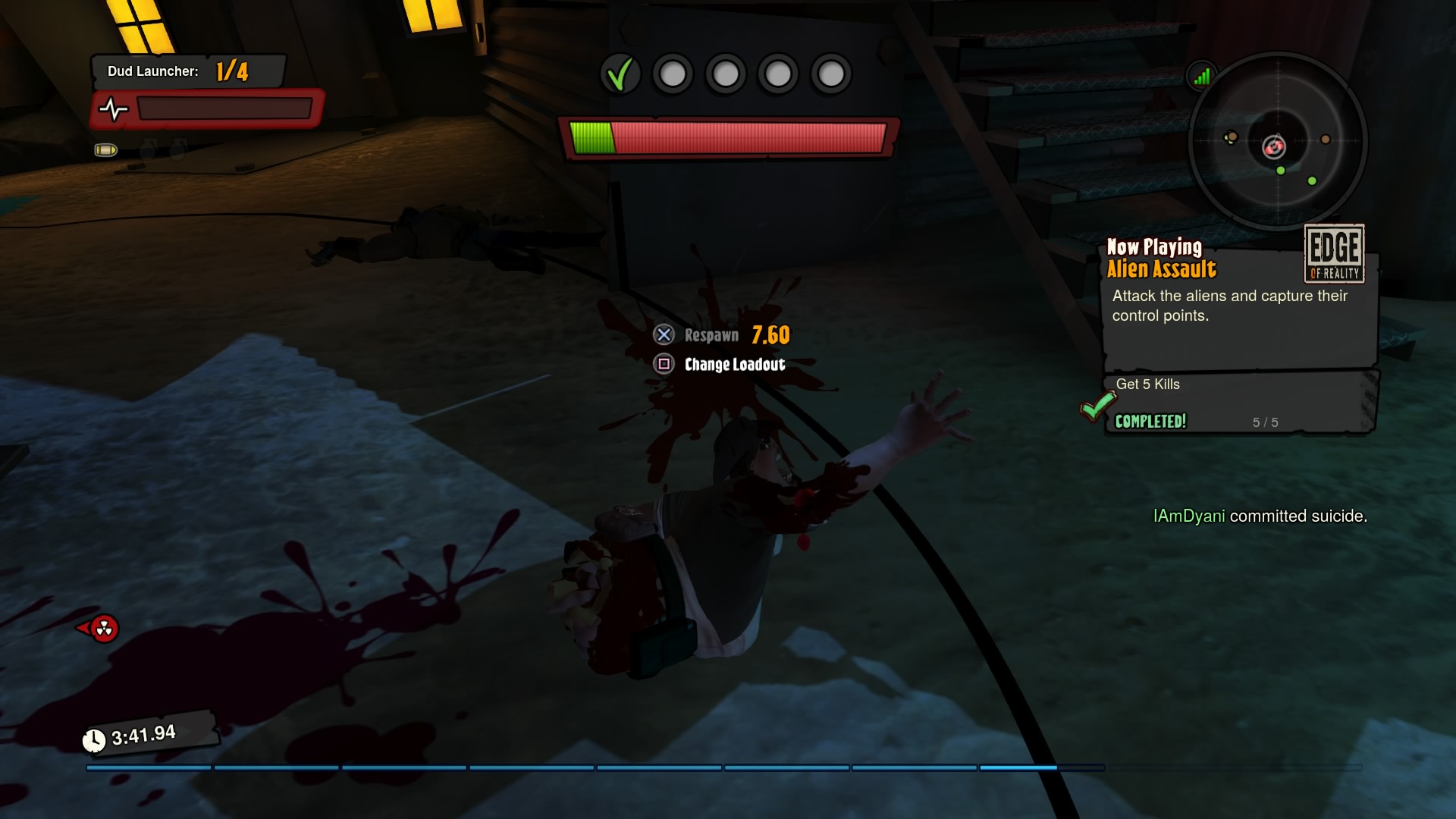Click the battery indicator icon
The height and width of the screenshot is (819, 1456).
coord(106,150)
